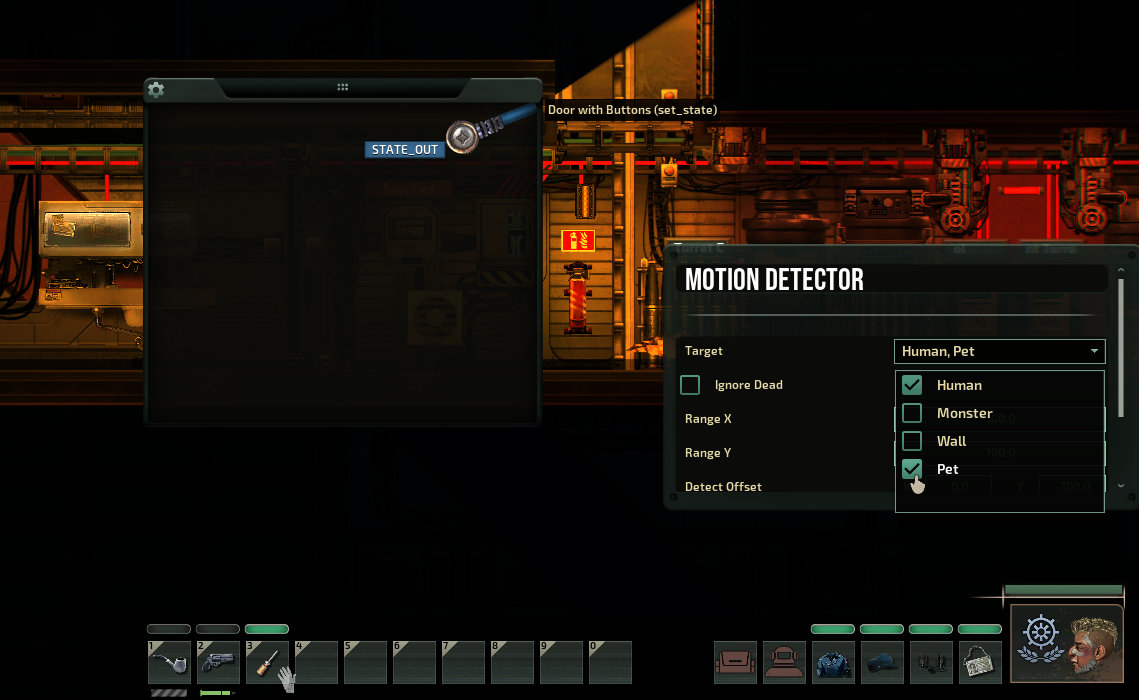This screenshot has width=1139, height=700.
Task: Select the screwdriver in hotbar slot 3
Action: coord(267,662)
